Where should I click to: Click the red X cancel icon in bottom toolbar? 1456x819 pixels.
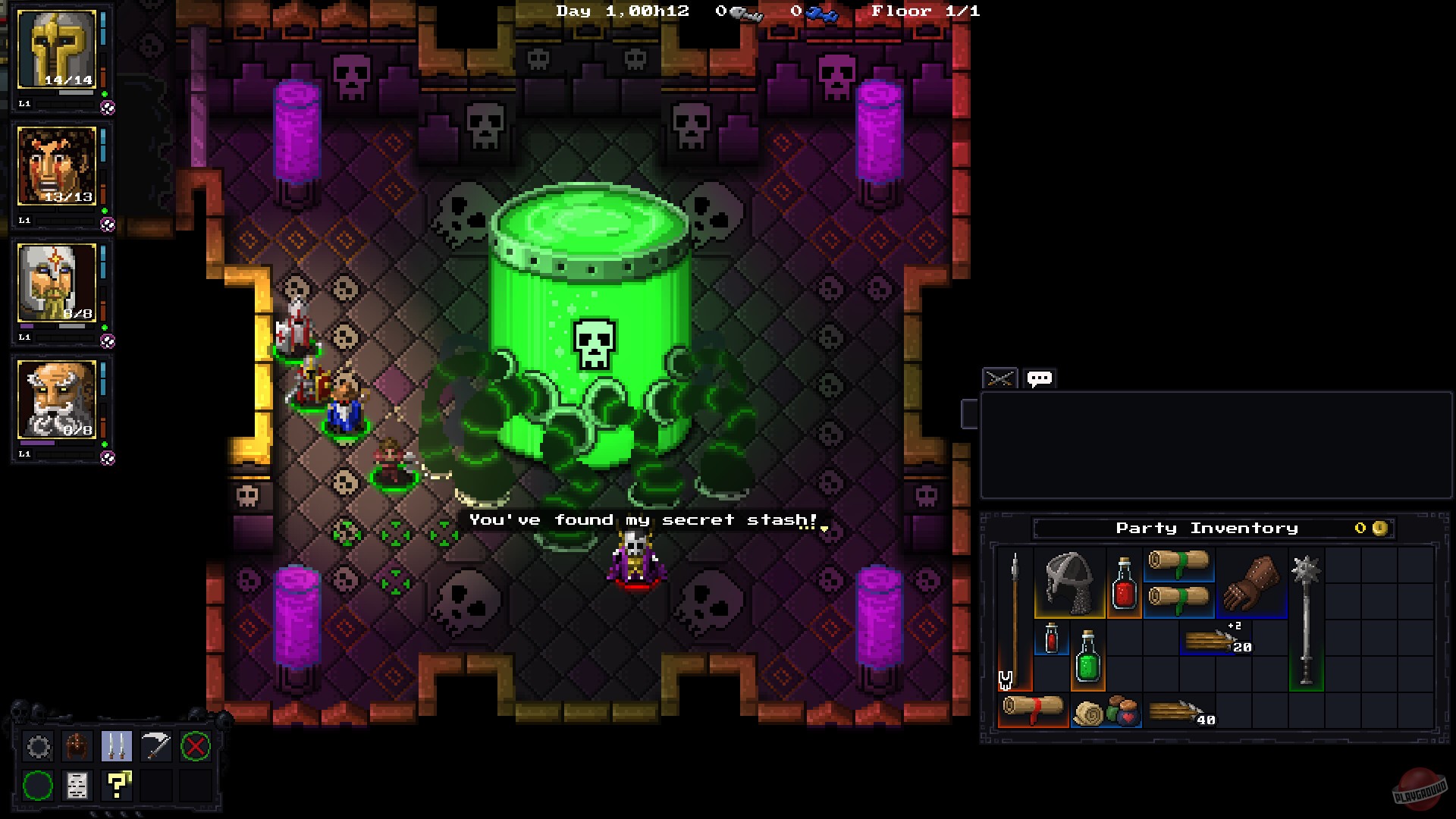click(196, 747)
